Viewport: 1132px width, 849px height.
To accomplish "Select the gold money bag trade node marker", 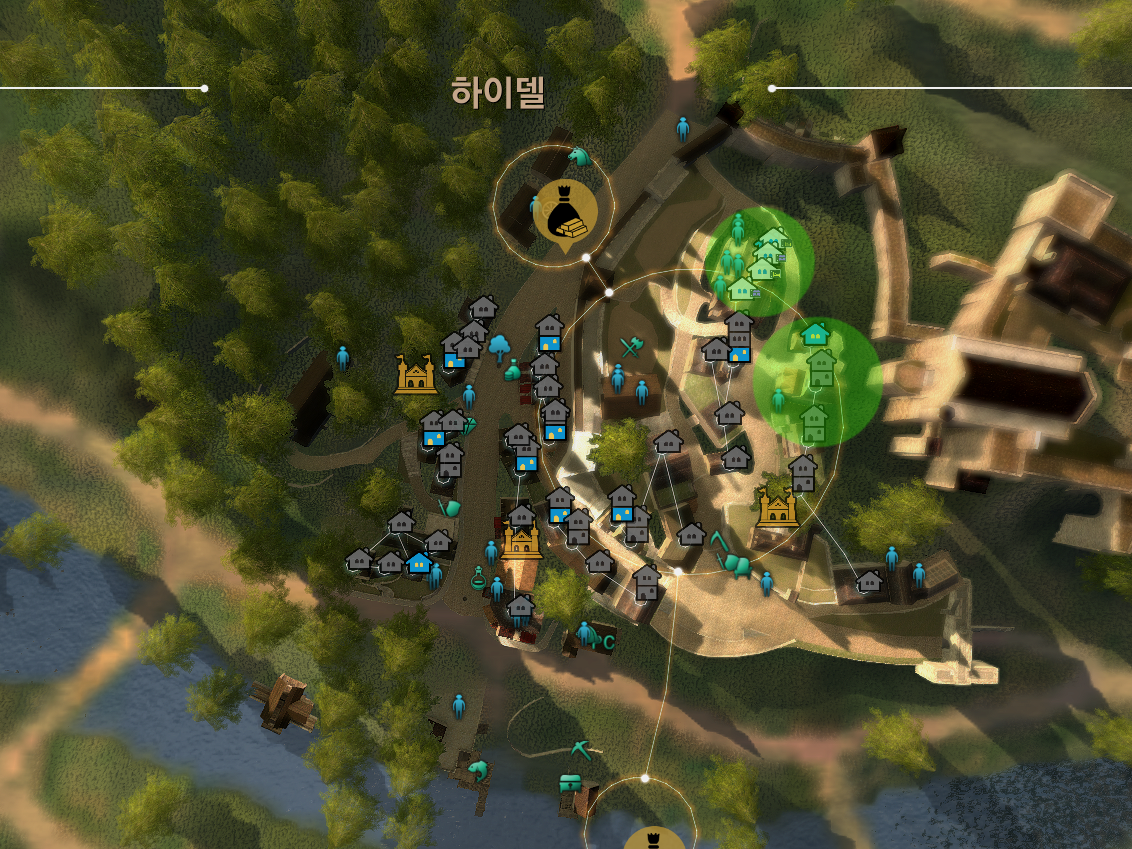I will (x=566, y=210).
